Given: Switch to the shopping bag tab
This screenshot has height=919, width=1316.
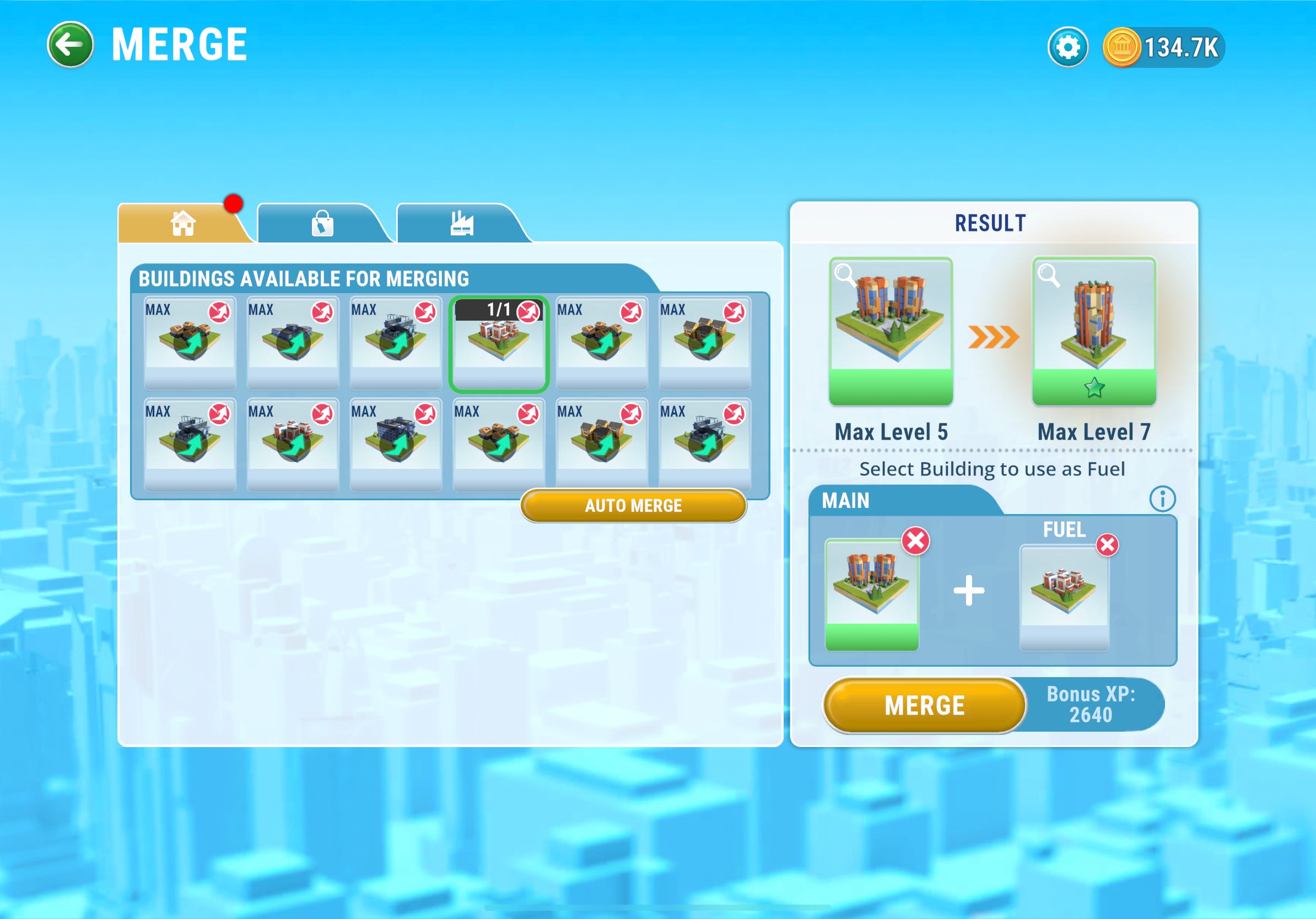Looking at the screenshot, I should point(323,225).
